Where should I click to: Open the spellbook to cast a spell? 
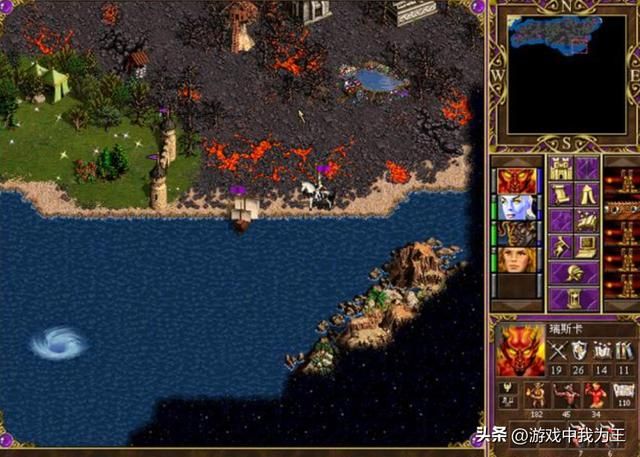[x=587, y=220]
